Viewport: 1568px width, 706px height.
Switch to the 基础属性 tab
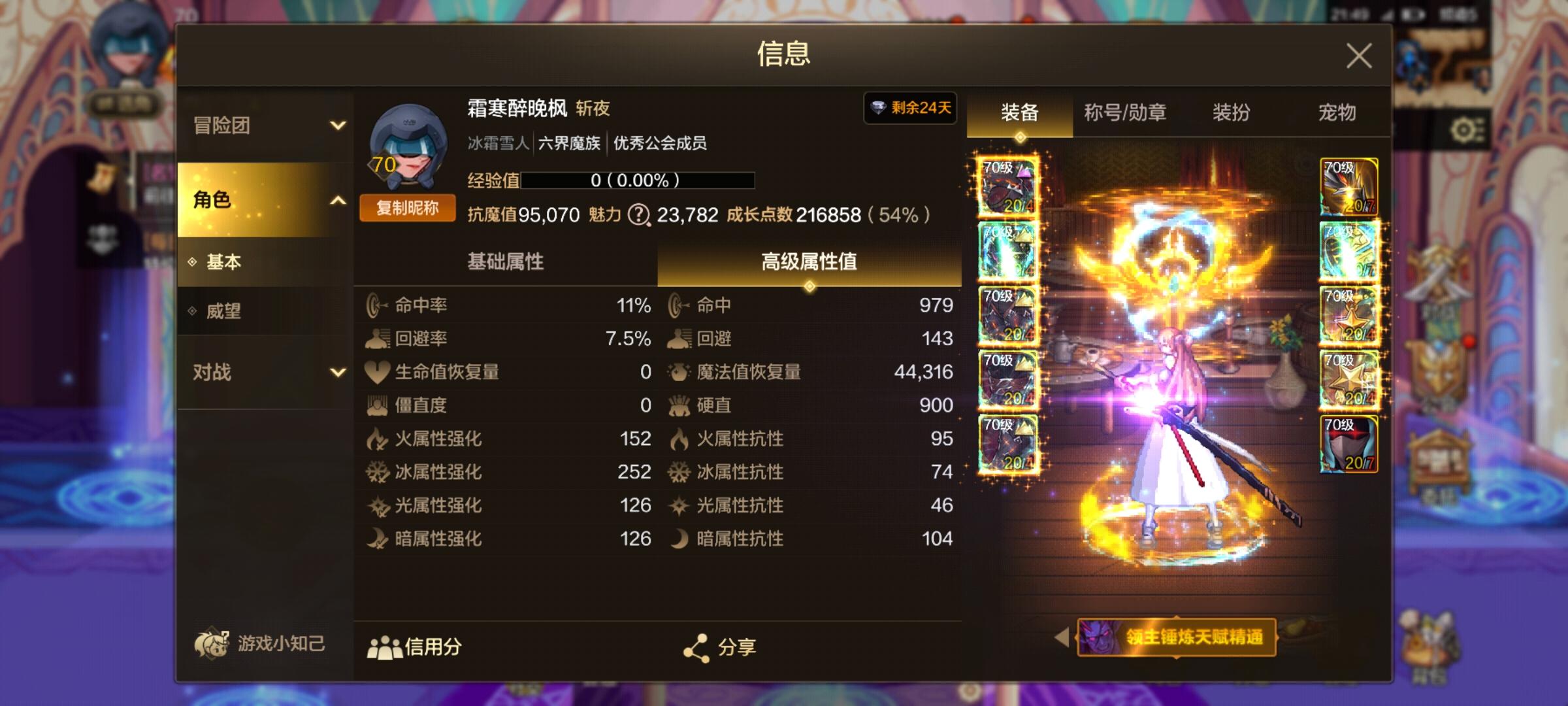coord(506,260)
